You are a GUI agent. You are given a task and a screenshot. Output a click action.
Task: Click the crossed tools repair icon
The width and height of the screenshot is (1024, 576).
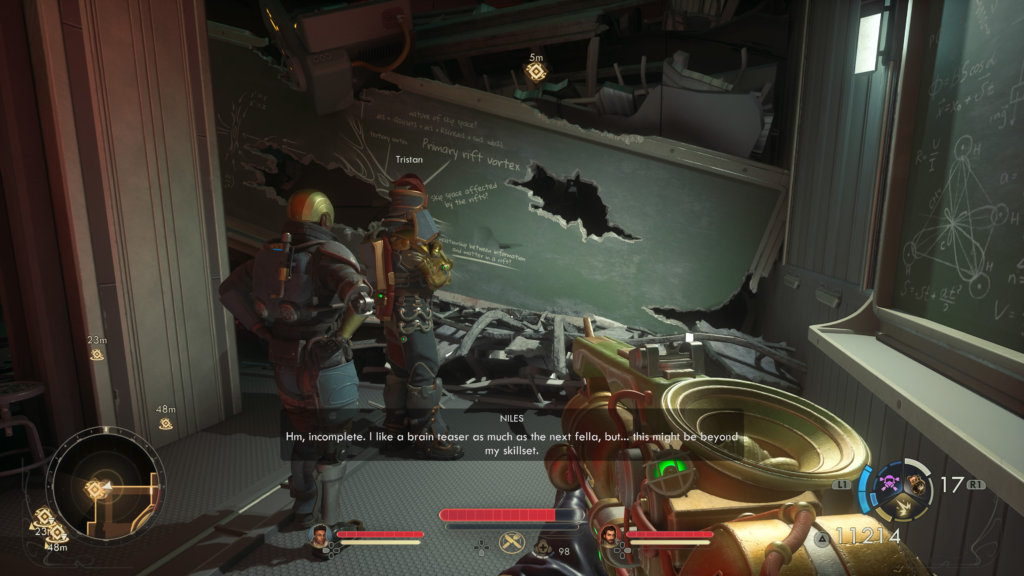[x=512, y=543]
